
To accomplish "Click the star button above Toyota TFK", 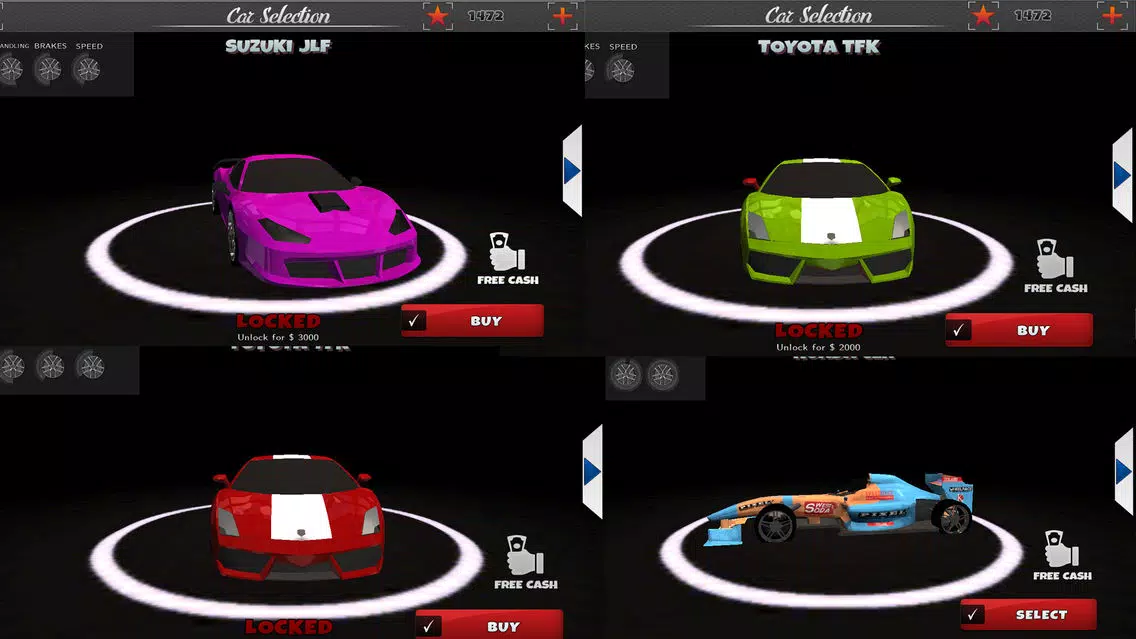I will tap(984, 16).
